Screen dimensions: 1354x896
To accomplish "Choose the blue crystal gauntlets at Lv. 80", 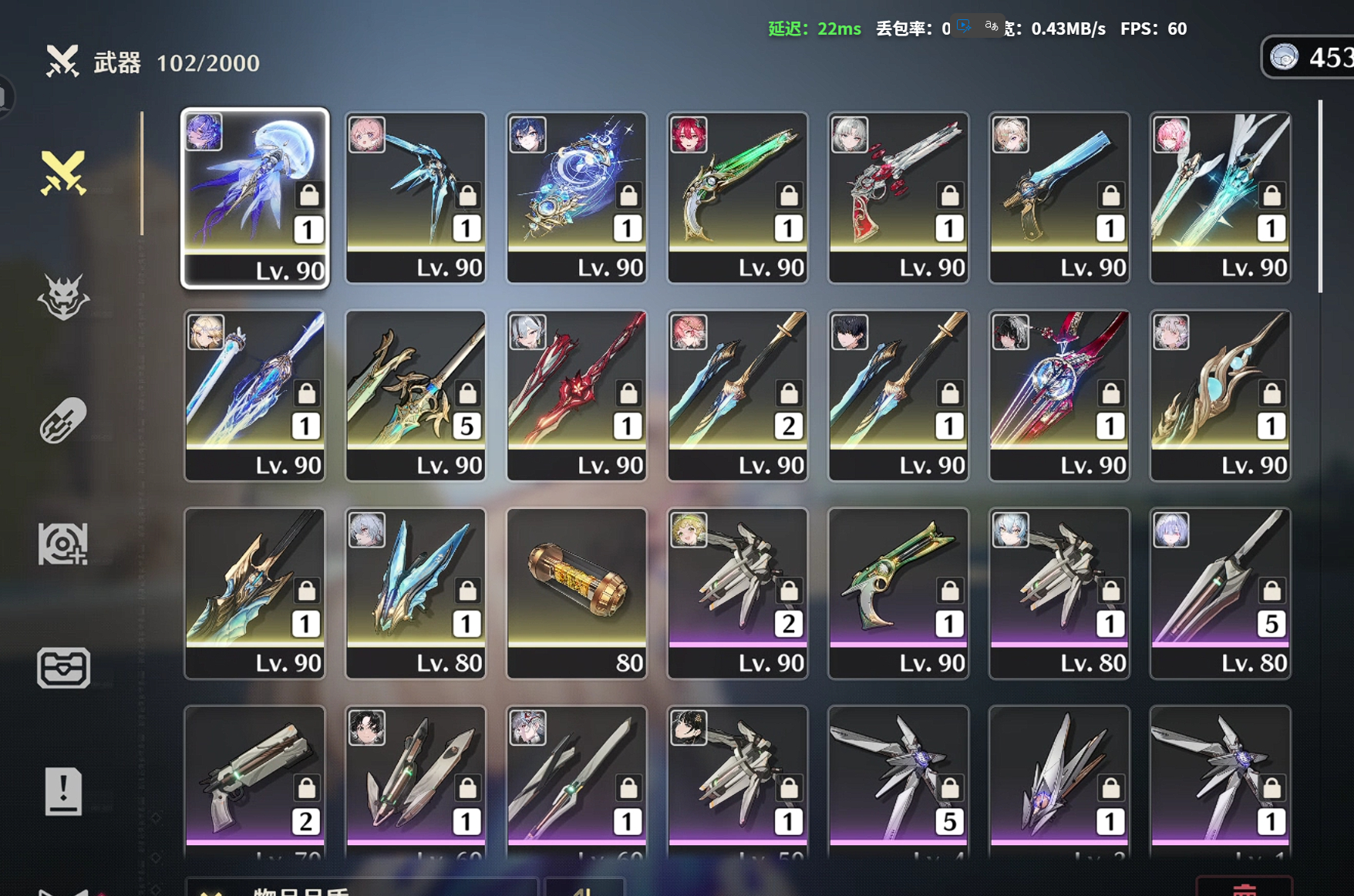I will tap(416, 592).
